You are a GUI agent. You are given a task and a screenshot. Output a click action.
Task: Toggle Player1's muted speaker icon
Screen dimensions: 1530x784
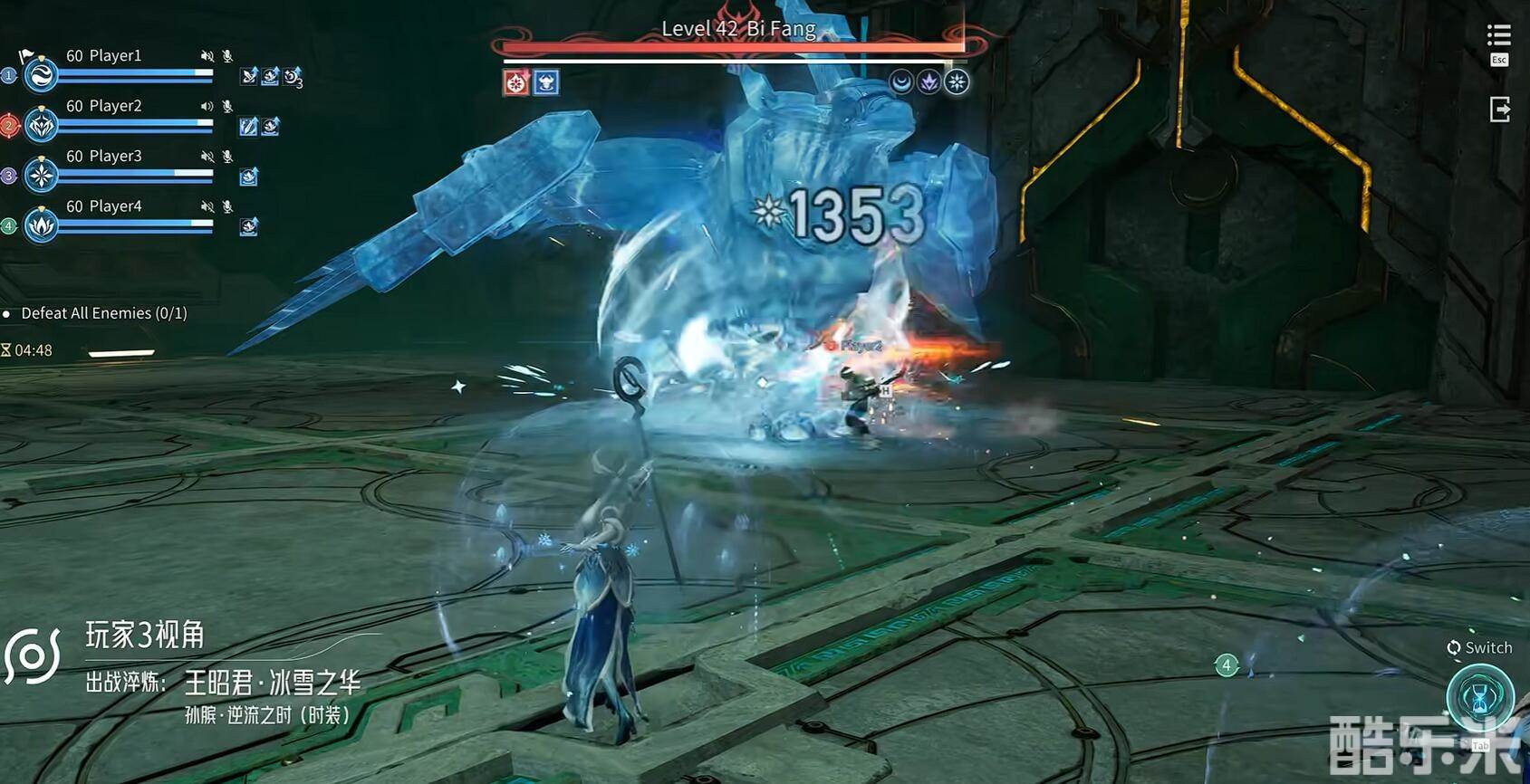coord(207,56)
